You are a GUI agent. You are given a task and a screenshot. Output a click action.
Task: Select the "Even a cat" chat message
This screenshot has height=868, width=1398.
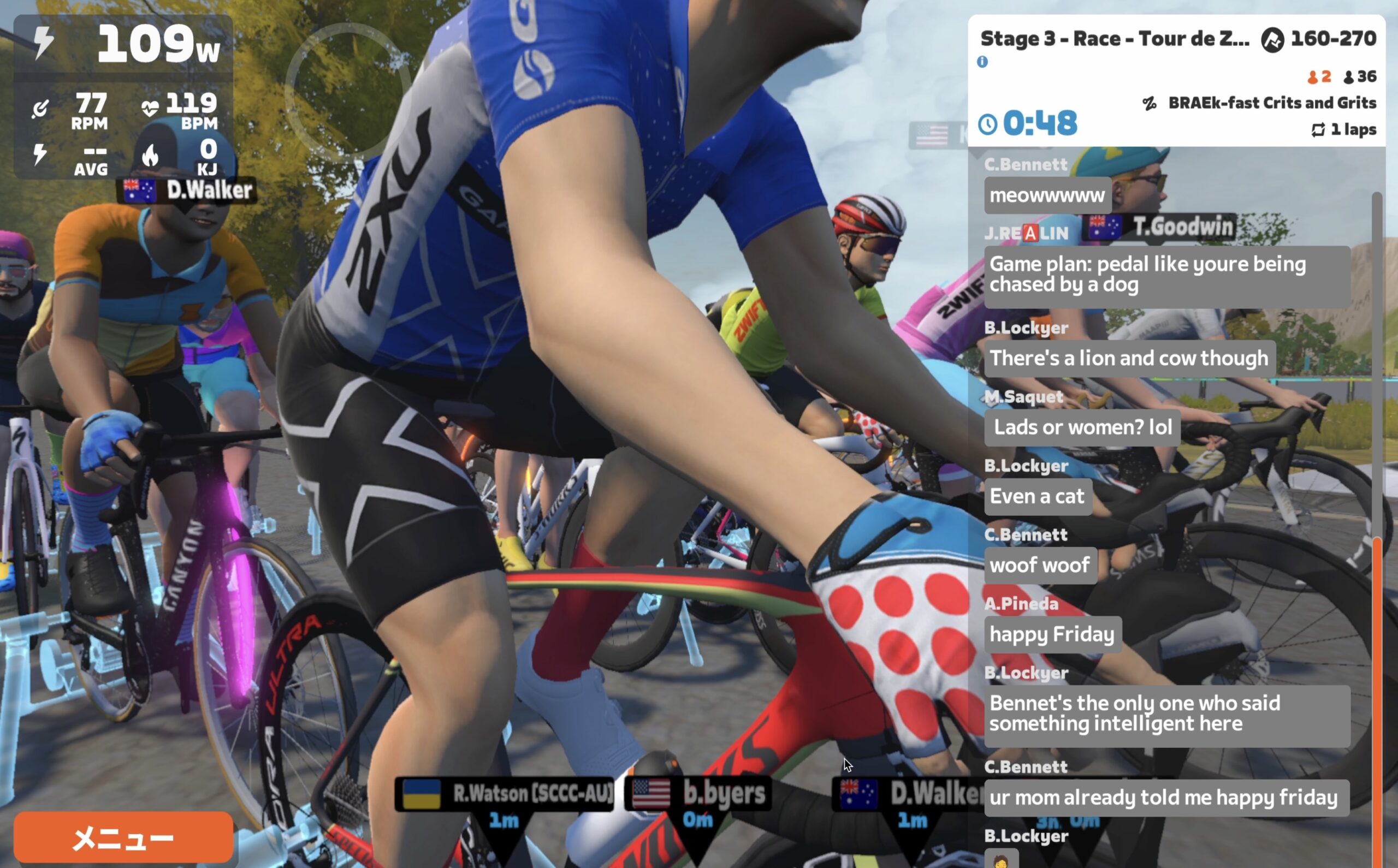click(x=1037, y=497)
